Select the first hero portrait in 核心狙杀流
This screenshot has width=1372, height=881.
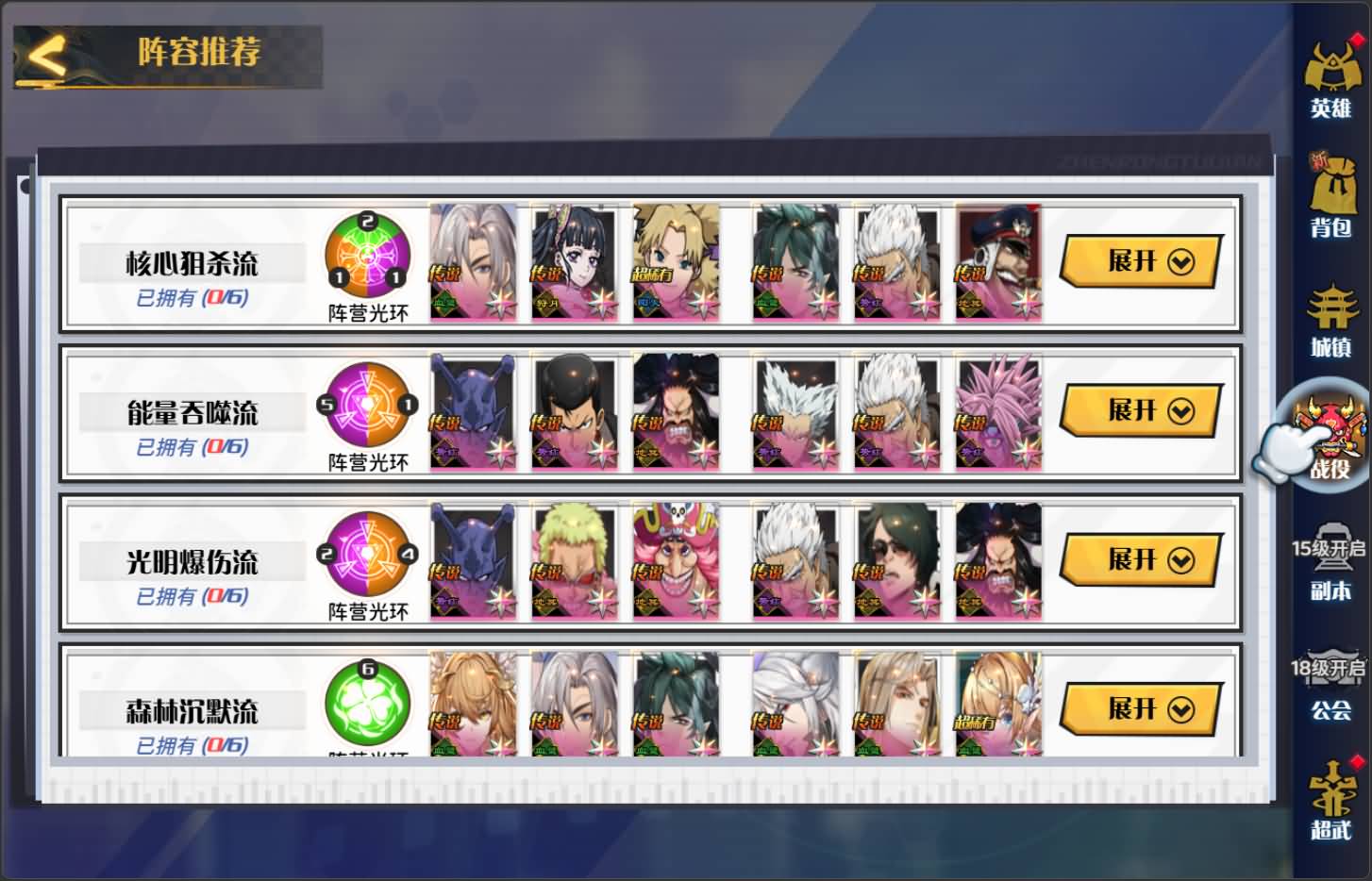[x=473, y=262]
